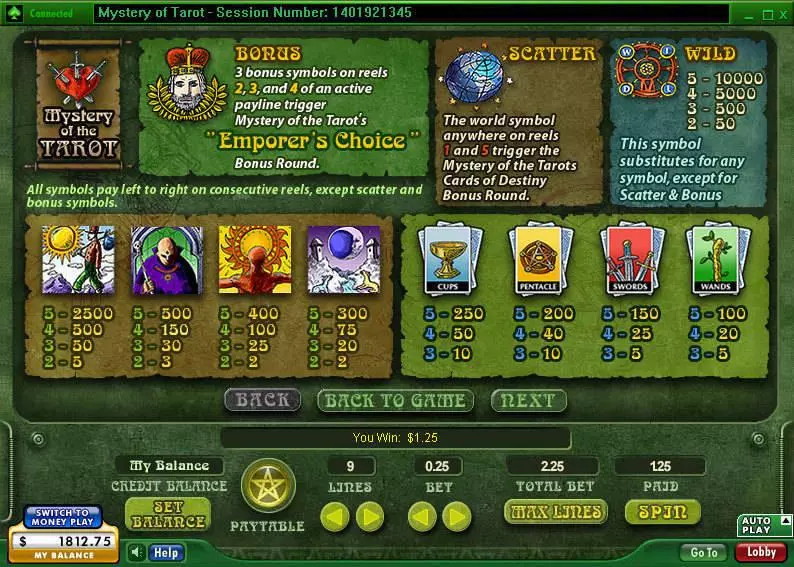This screenshot has height=567, width=794.
Task: Click the Set Balance button
Action: pyautogui.click(x=168, y=514)
